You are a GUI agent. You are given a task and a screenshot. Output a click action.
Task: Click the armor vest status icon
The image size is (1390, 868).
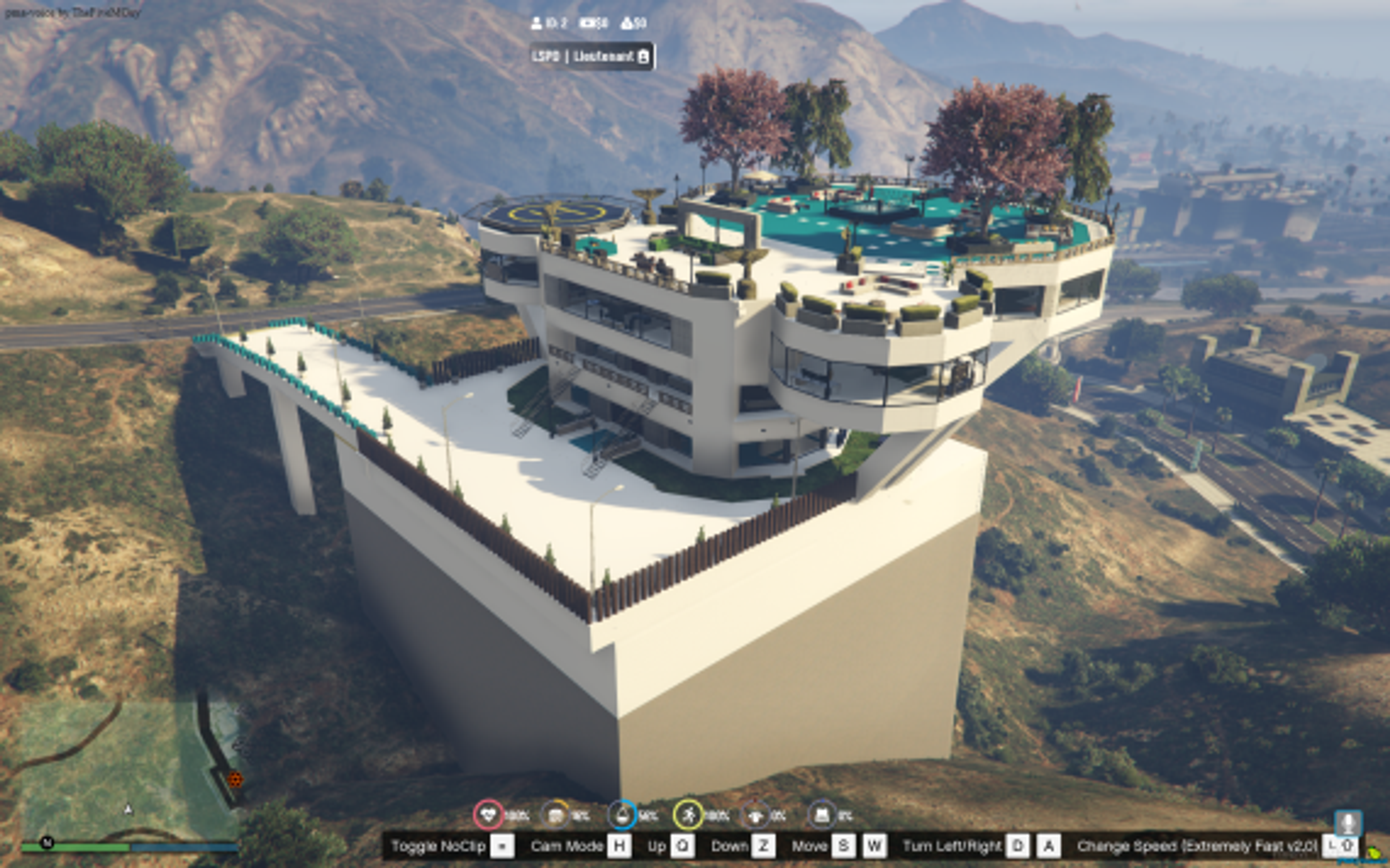coord(822,815)
